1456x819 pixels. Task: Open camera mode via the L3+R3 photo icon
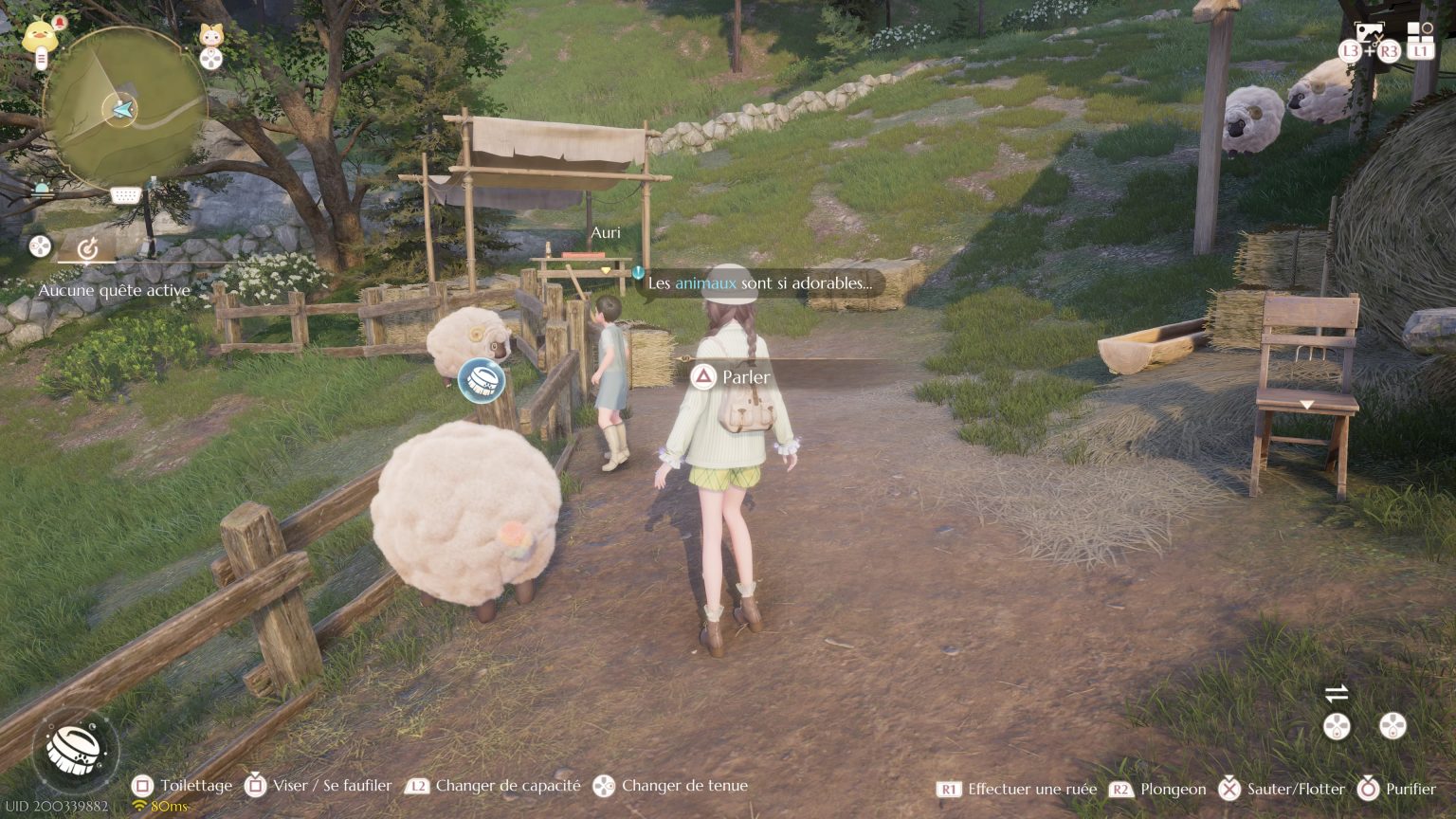point(1368,33)
